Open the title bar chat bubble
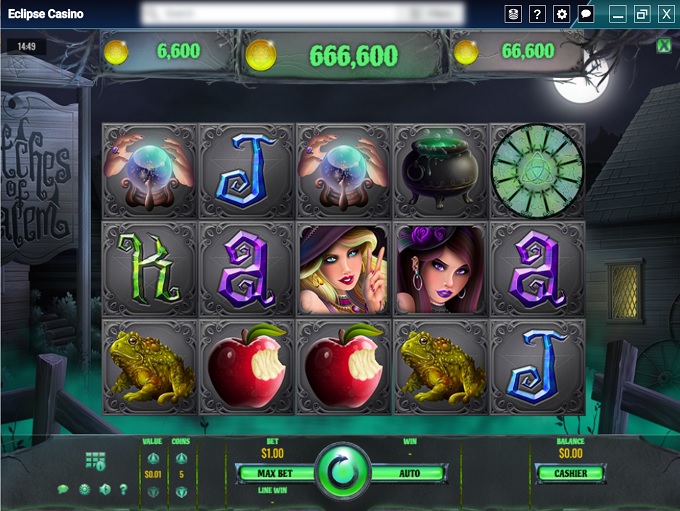 (587, 14)
